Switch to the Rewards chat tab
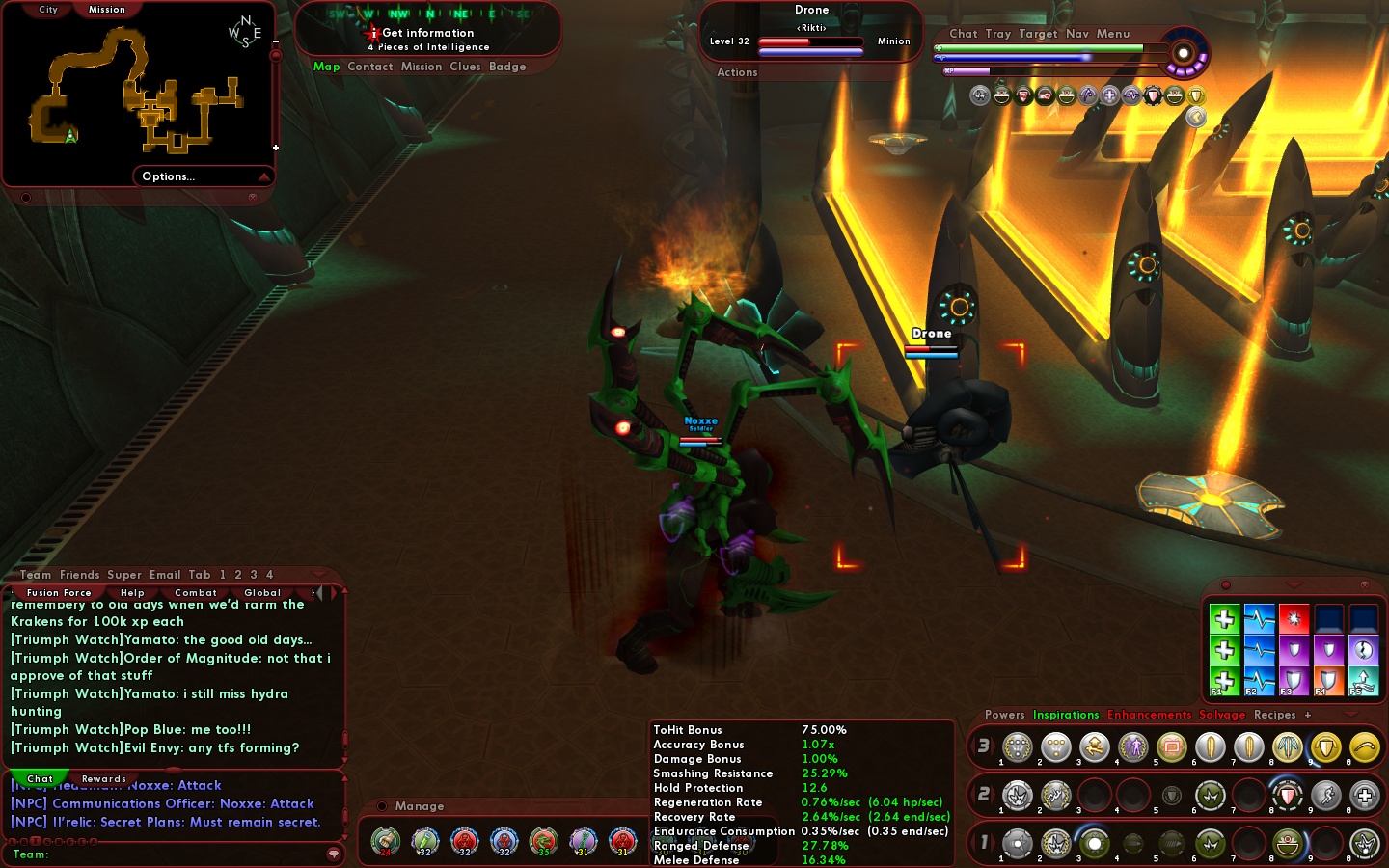The height and width of the screenshot is (868, 1389). (104, 779)
